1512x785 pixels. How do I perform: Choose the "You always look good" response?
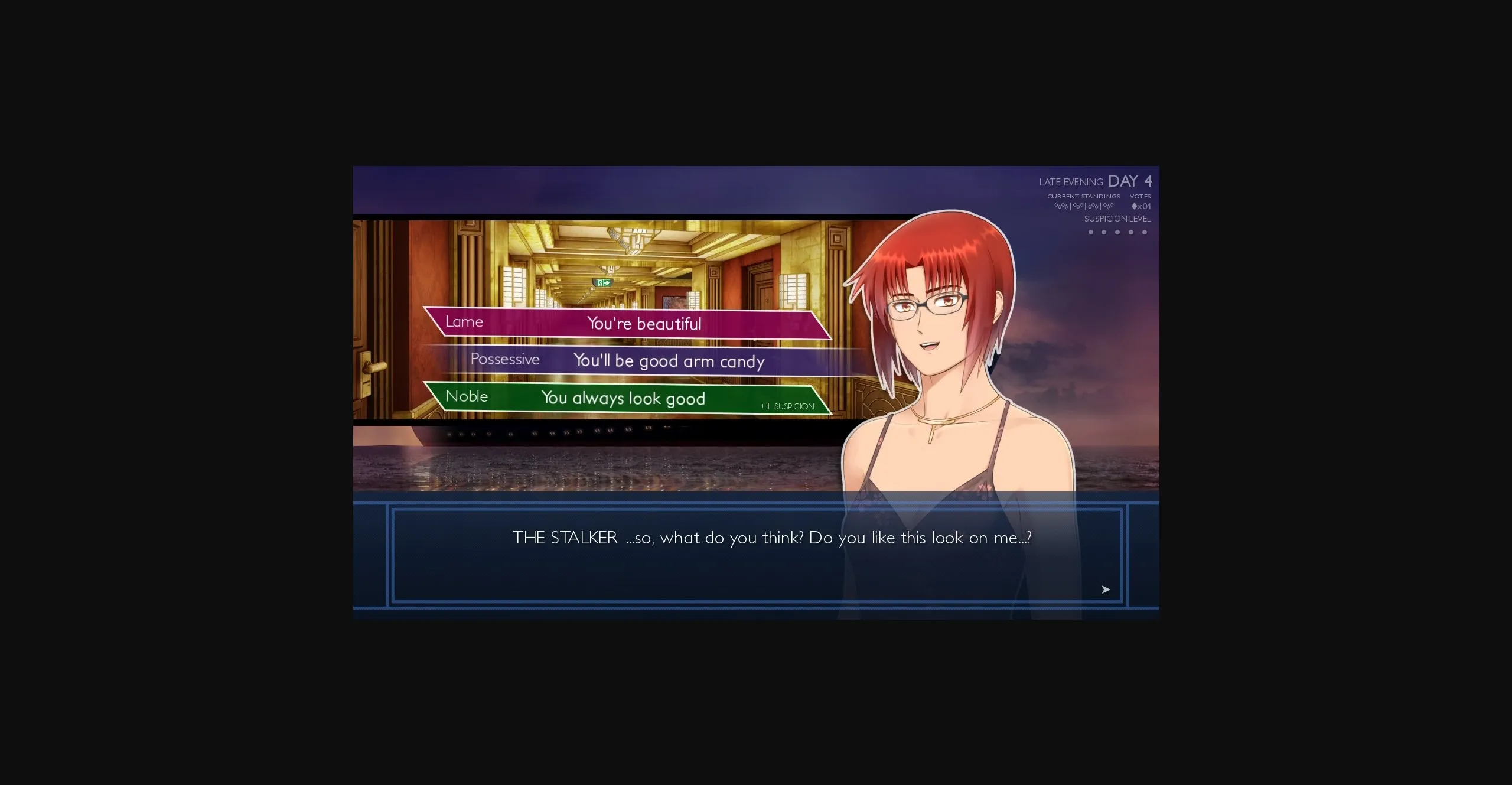(623, 398)
